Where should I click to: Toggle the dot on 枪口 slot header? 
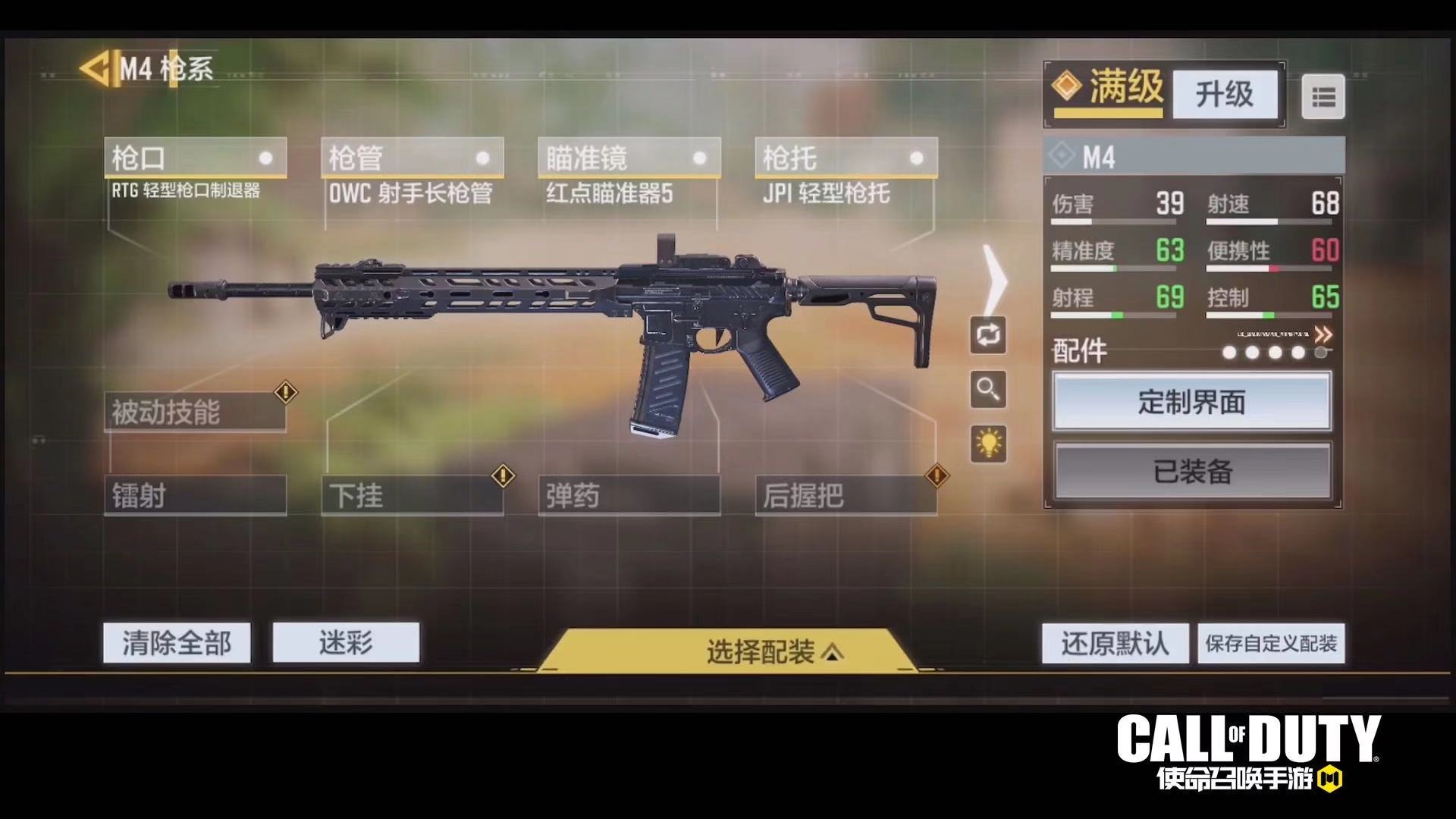tap(265, 159)
